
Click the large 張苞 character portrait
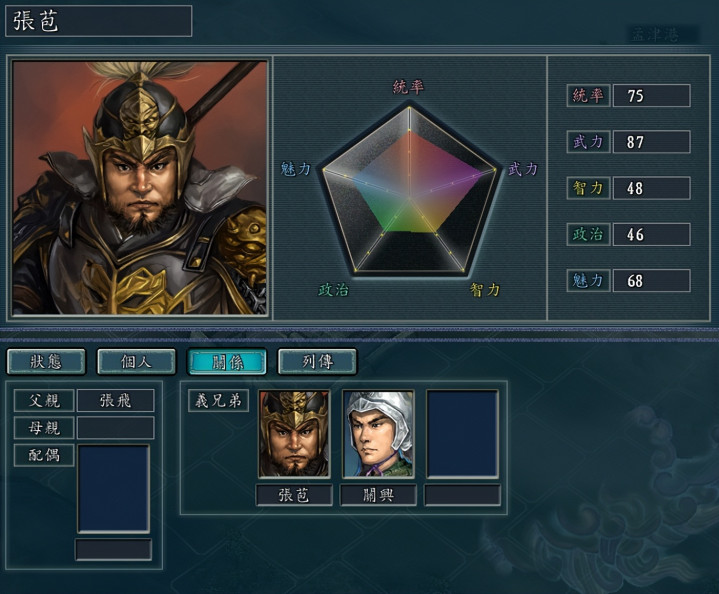140,188
